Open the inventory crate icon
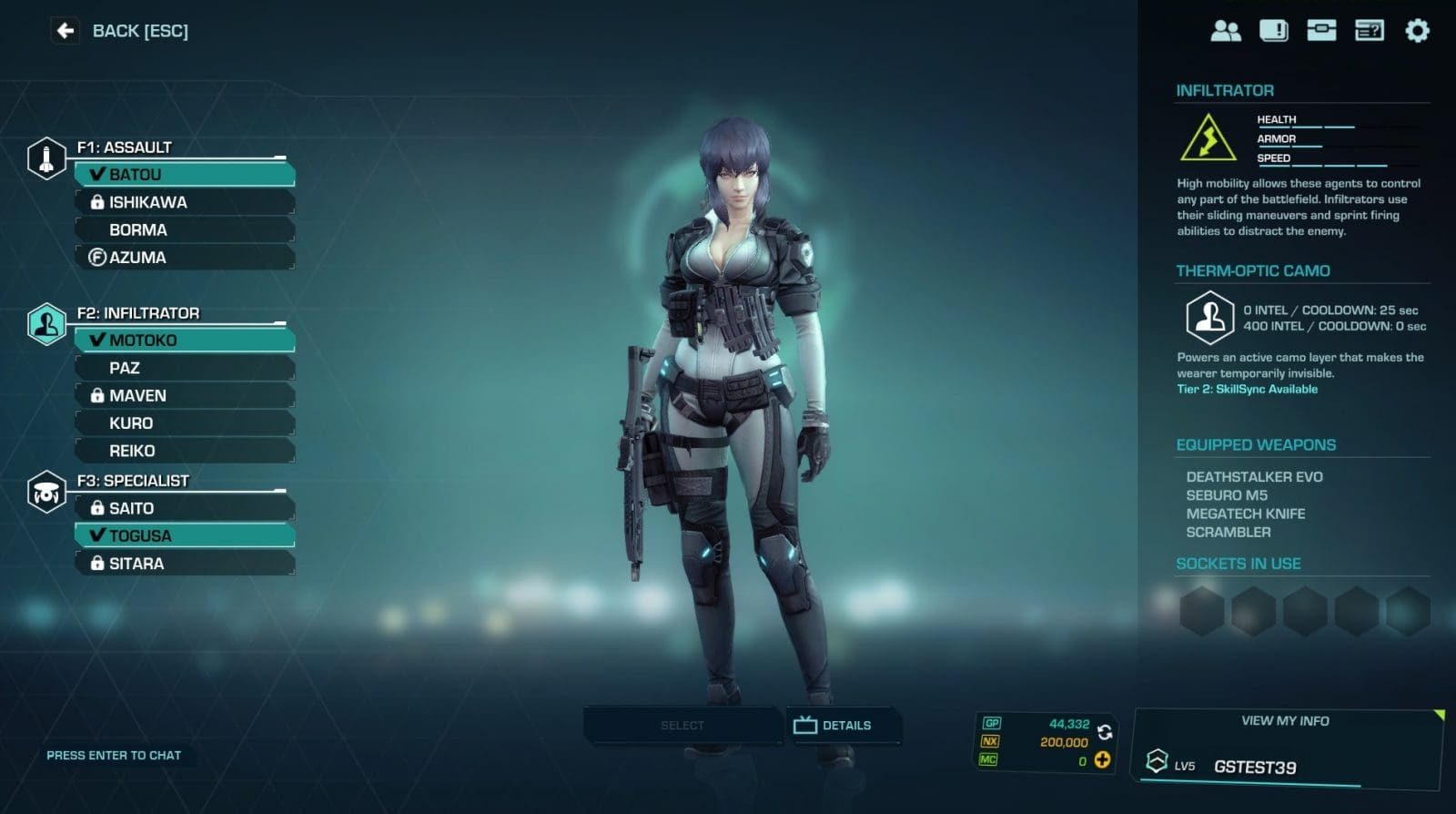Image resolution: width=1456 pixels, height=814 pixels. point(1323,30)
